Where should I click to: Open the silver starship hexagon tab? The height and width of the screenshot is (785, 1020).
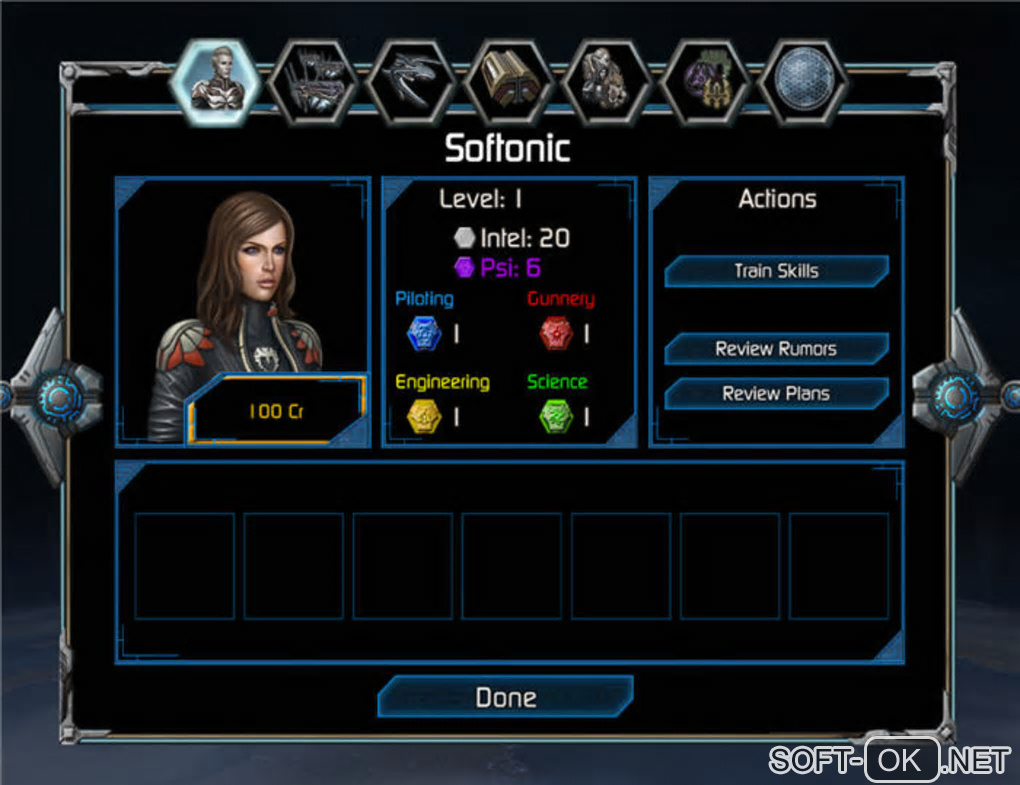click(x=411, y=82)
